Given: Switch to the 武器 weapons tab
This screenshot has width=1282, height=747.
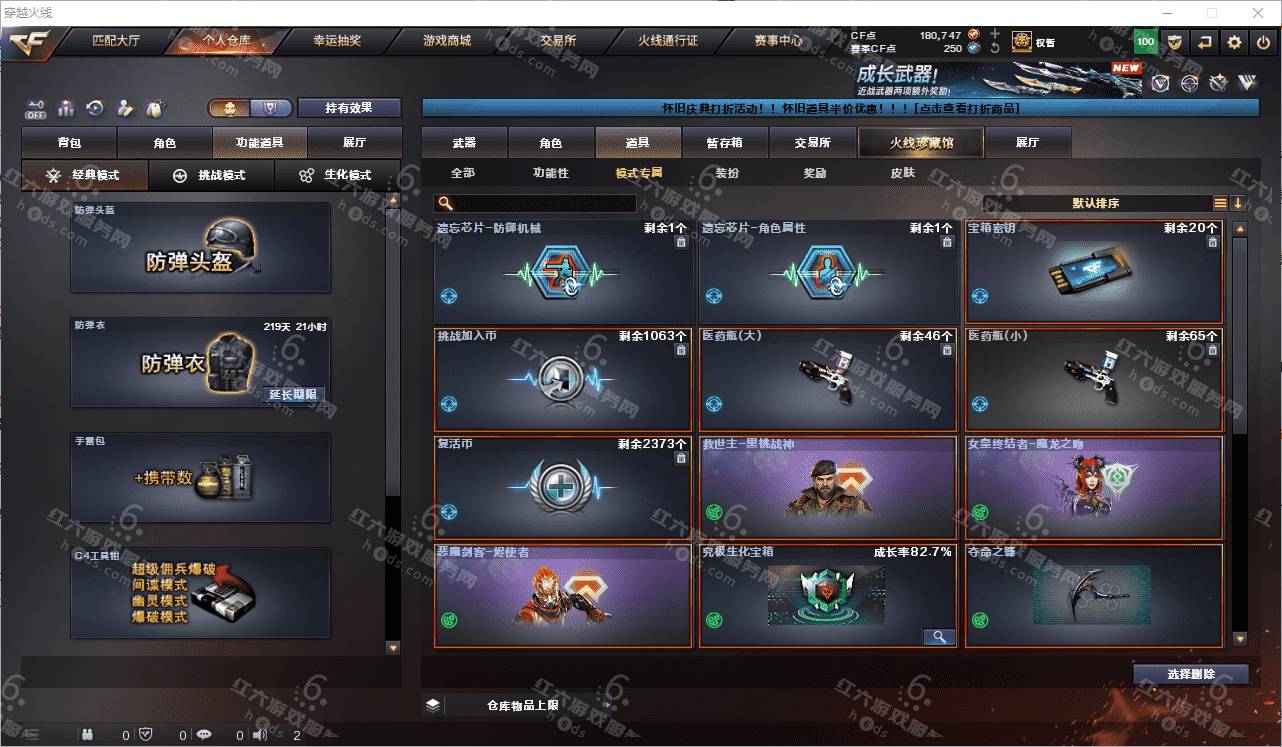Looking at the screenshot, I should 464,143.
